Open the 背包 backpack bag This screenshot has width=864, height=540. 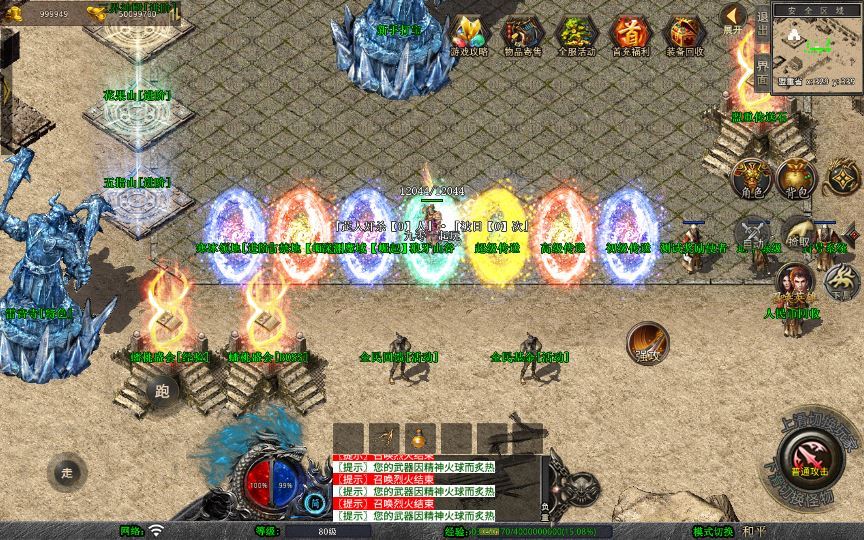click(x=798, y=177)
